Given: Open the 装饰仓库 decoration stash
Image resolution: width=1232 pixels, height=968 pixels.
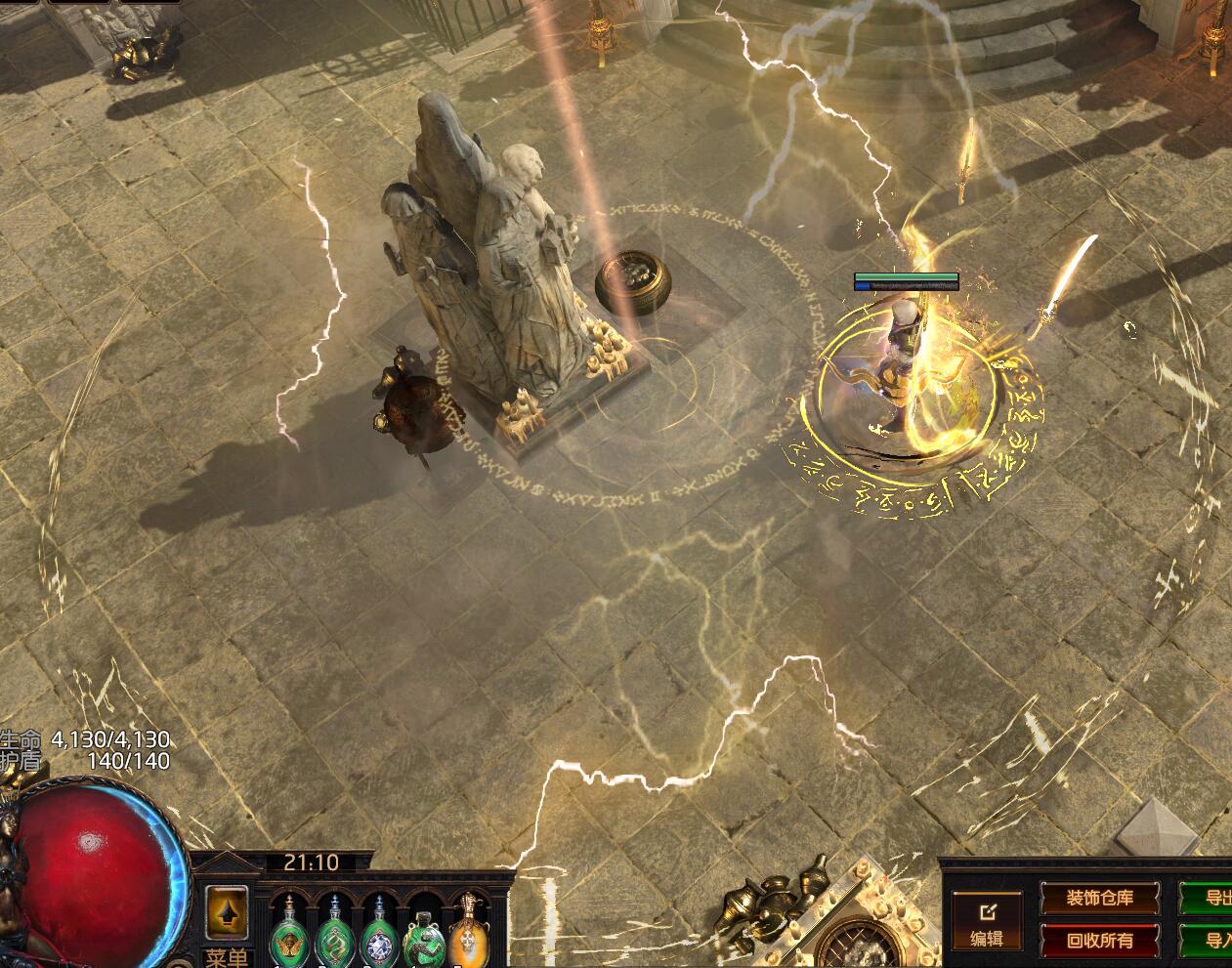Looking at the screenshot, I should point(1099,898).
